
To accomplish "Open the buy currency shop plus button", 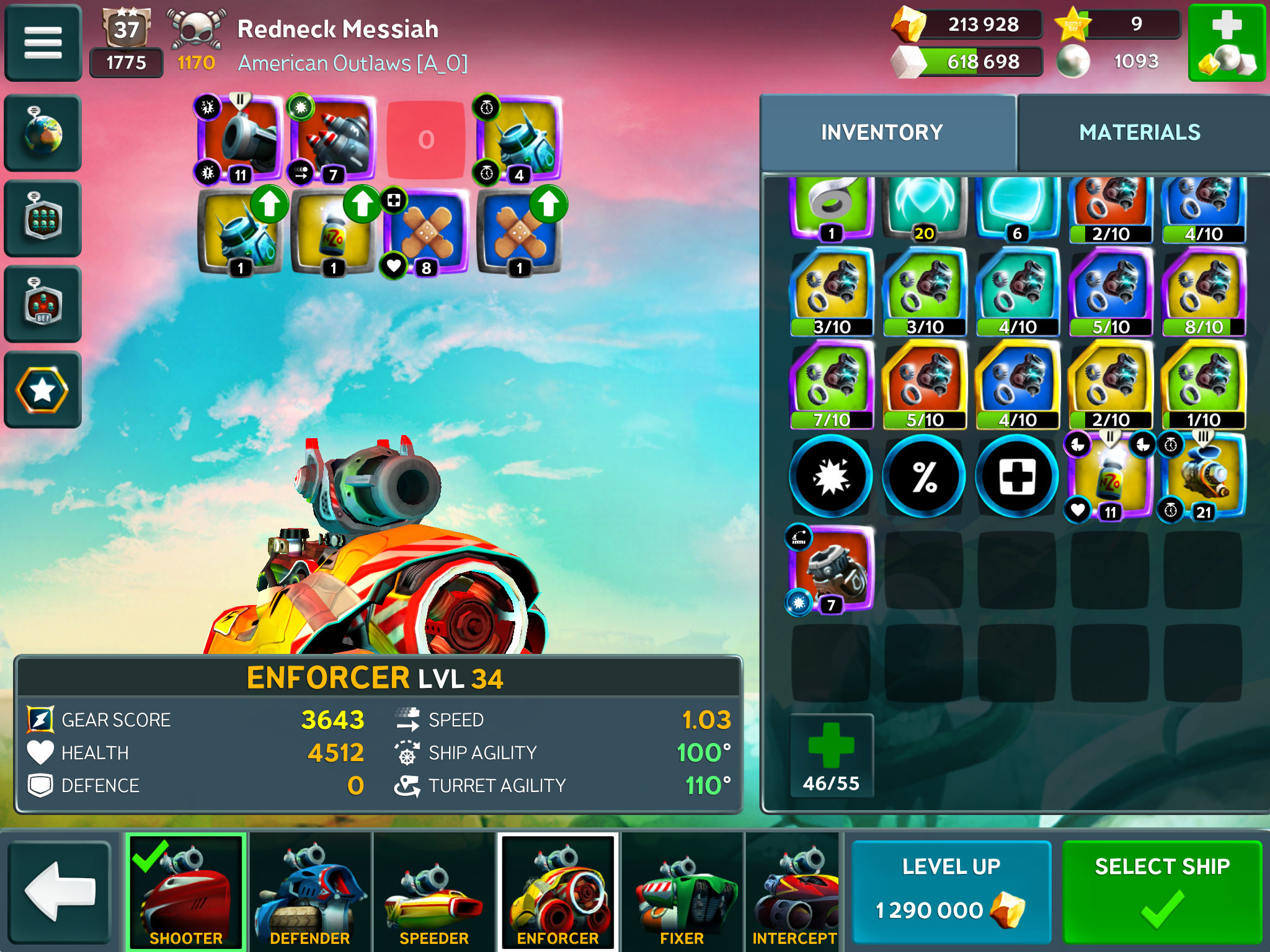I will click(x=1227, y=43).
